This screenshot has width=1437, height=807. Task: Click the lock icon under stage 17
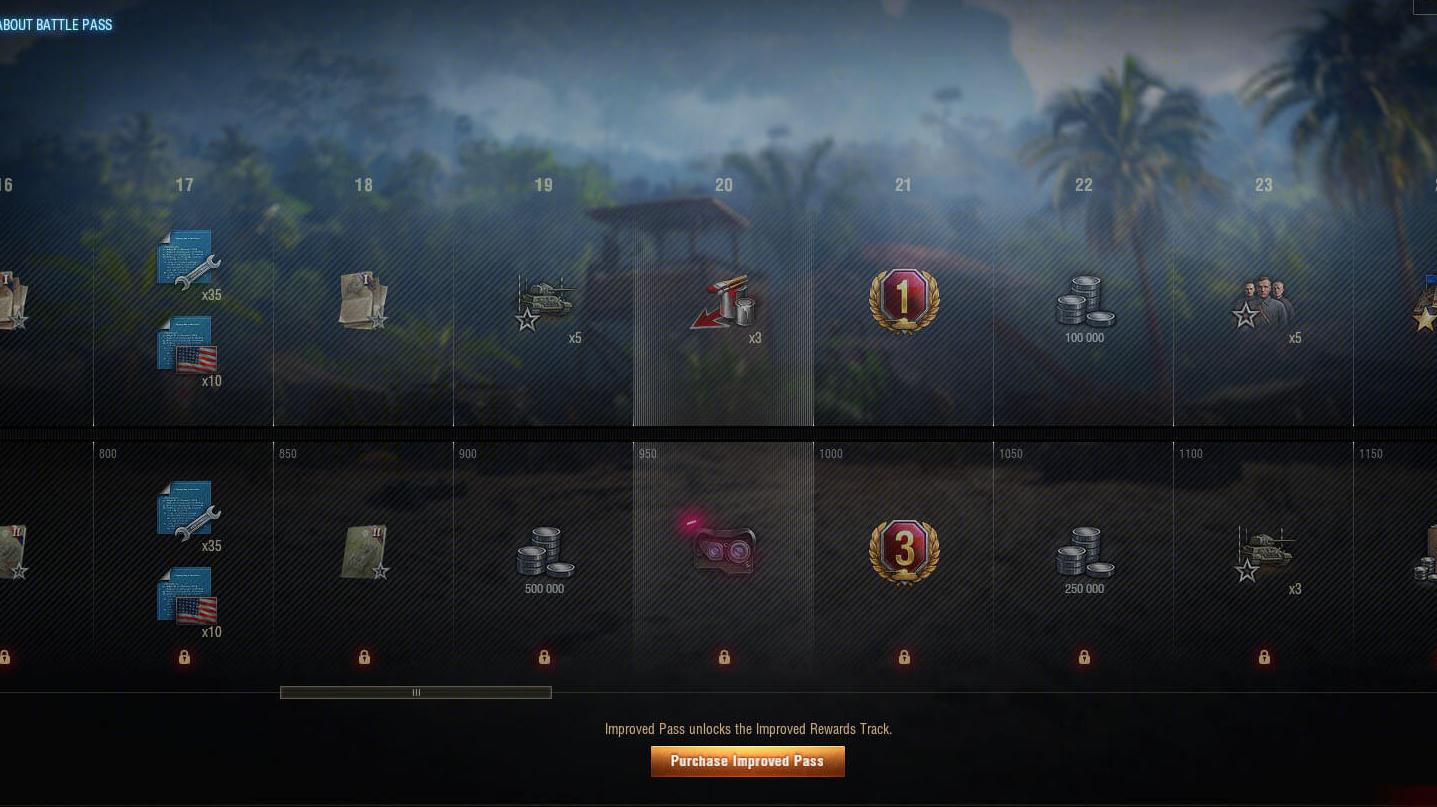click(x=184, y=657)
